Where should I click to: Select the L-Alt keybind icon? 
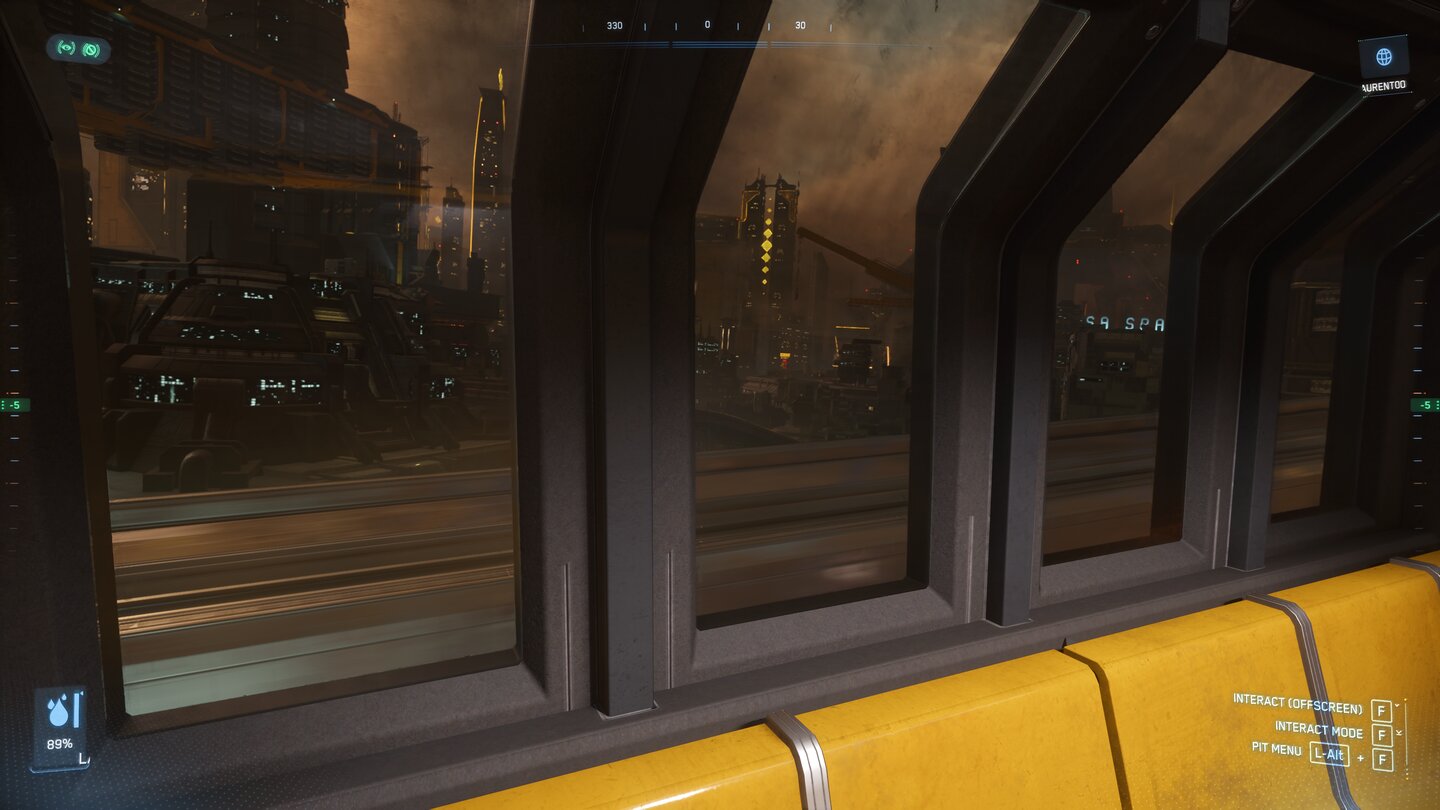pyautogui.click(x=1330, y=752)
